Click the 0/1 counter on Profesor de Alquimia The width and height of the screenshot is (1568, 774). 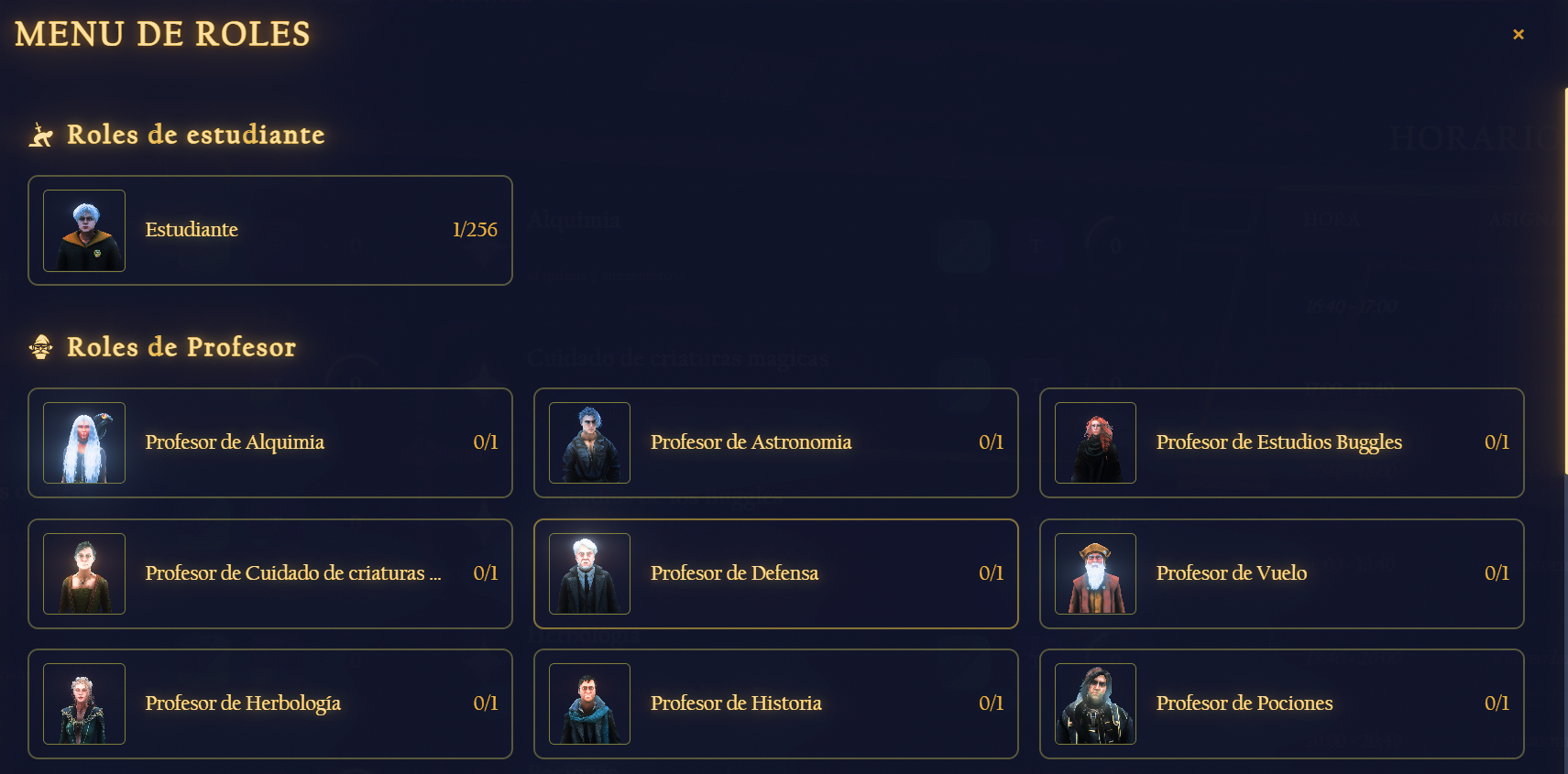pyautogui.click(x=486, y=443)
